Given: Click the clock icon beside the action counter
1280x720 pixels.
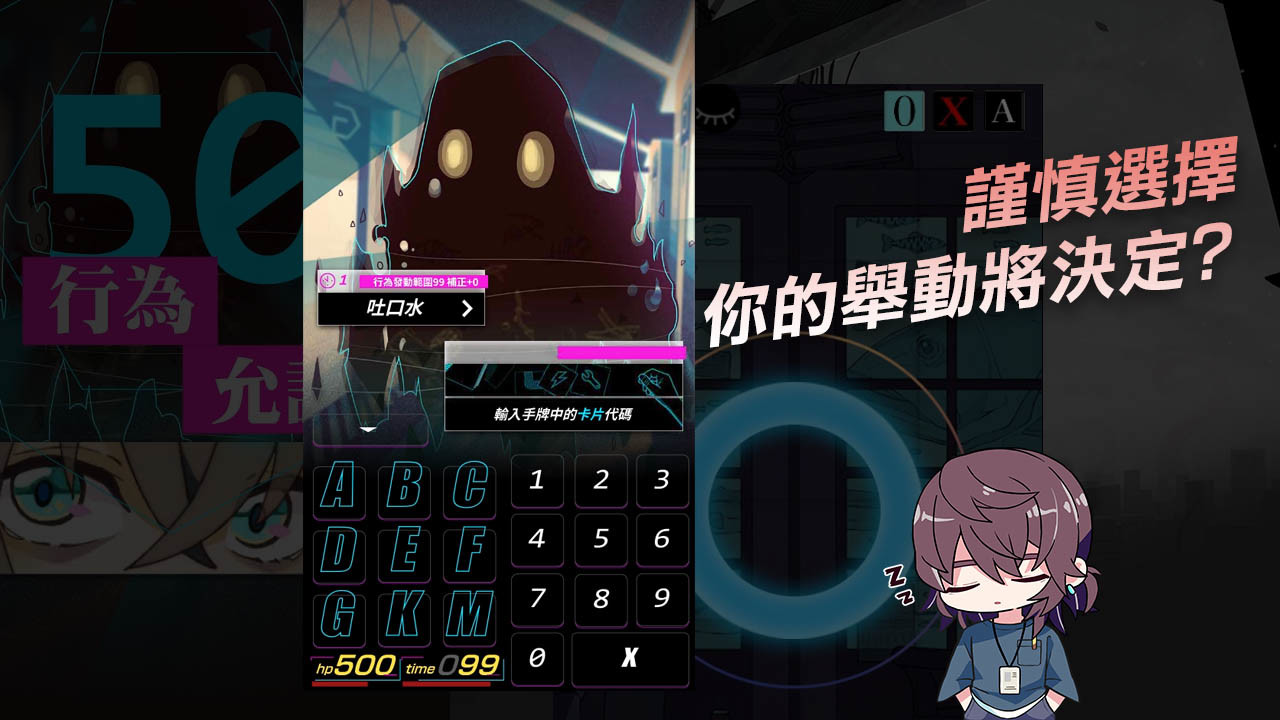Looking at the screenshot, I should [327, 280].
